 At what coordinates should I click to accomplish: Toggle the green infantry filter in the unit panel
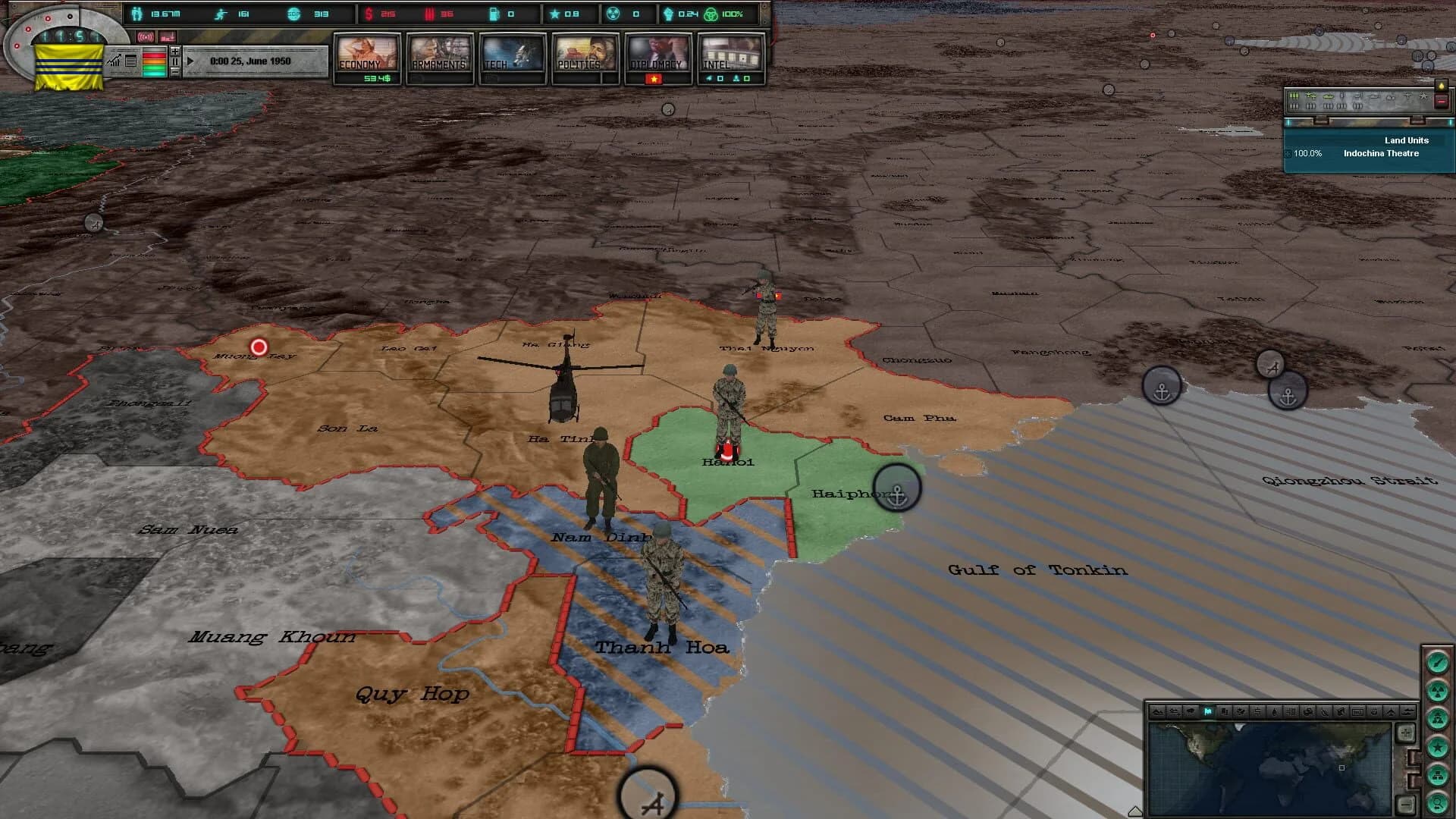(x=1294, y=96)
